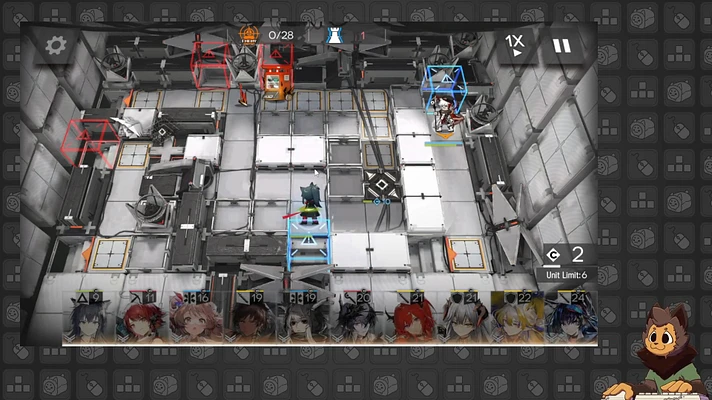Pause the battle

[x=562, y=46]
